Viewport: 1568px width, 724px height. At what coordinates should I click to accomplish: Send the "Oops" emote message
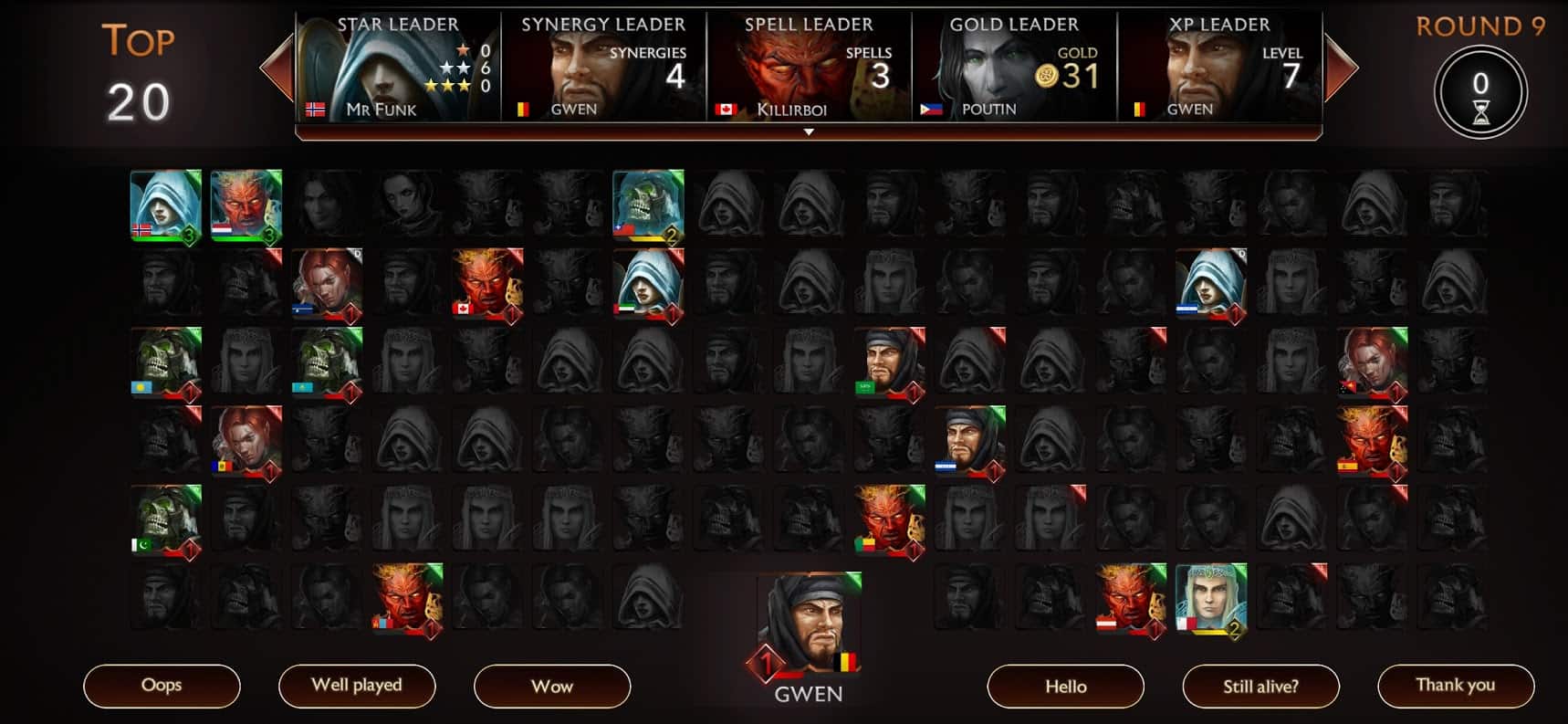(162, 686)
